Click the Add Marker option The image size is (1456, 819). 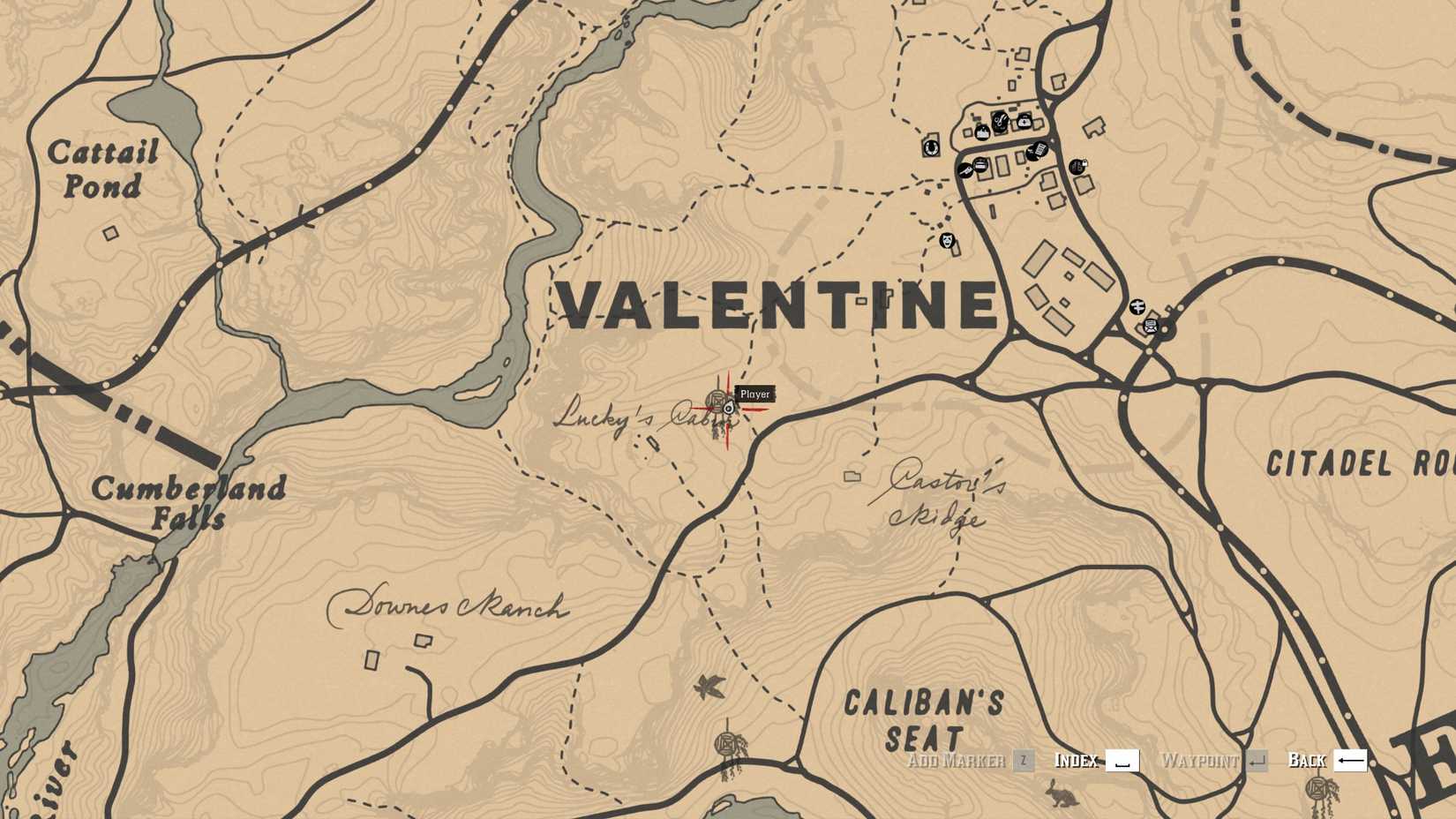click(x=957, y=760)
